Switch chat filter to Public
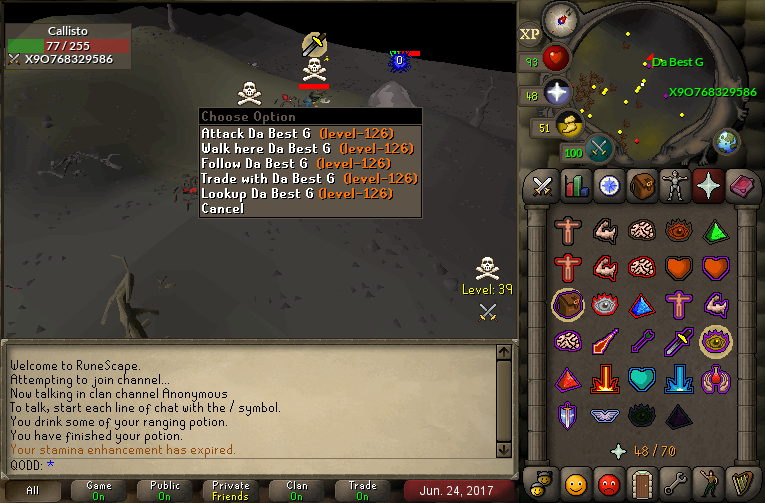Screen dimensions: 765x503 coord(165,490)
